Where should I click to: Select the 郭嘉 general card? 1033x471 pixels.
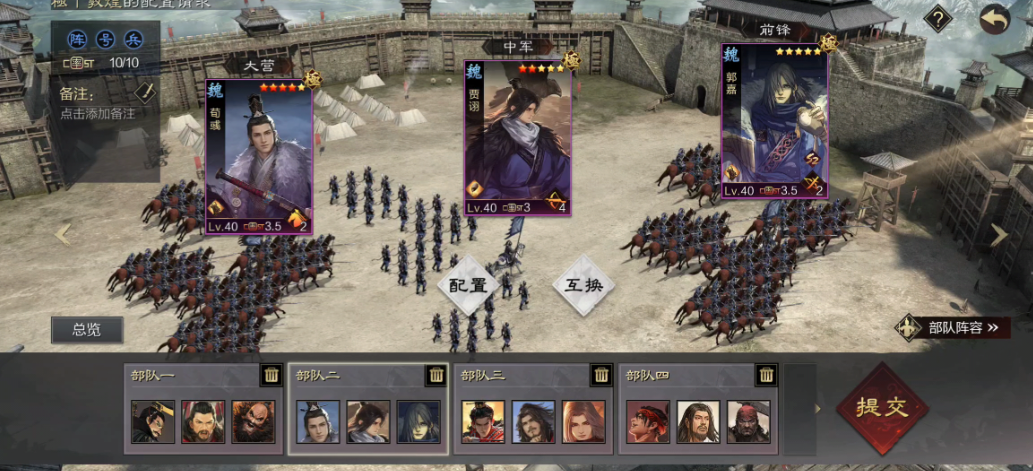[775, 122]
